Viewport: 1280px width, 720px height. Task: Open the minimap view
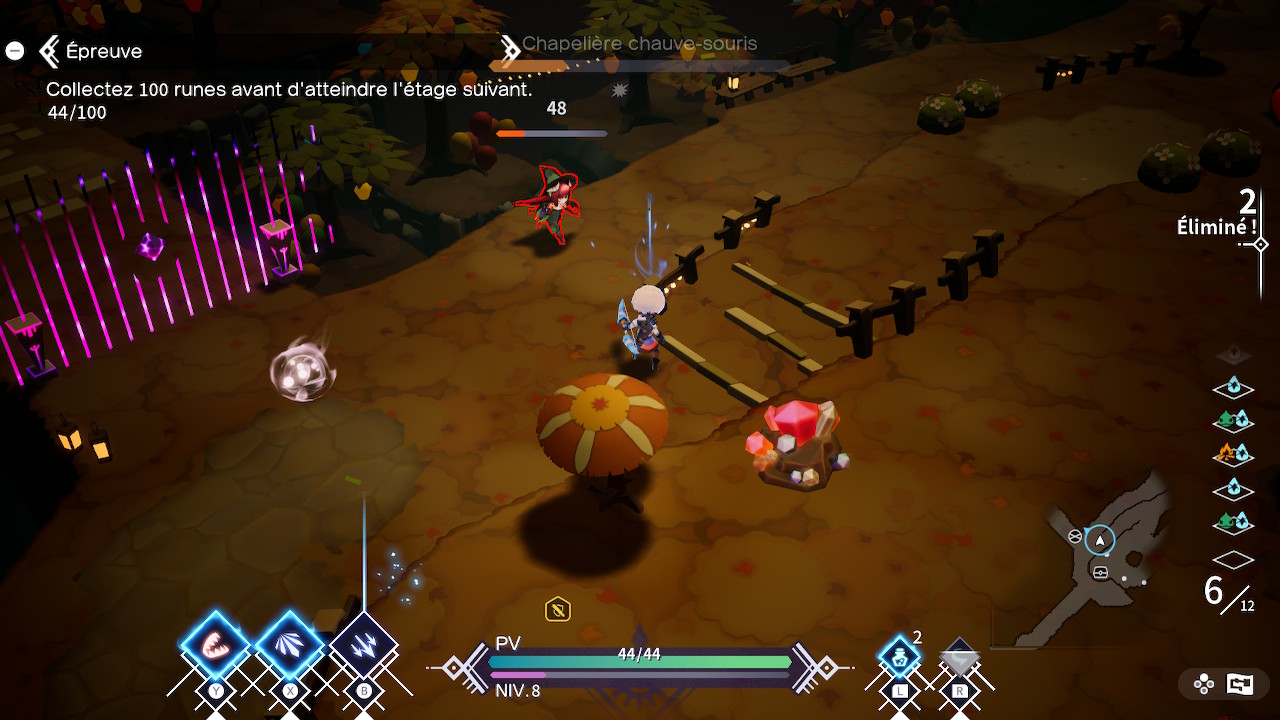tap(1108, 565)
